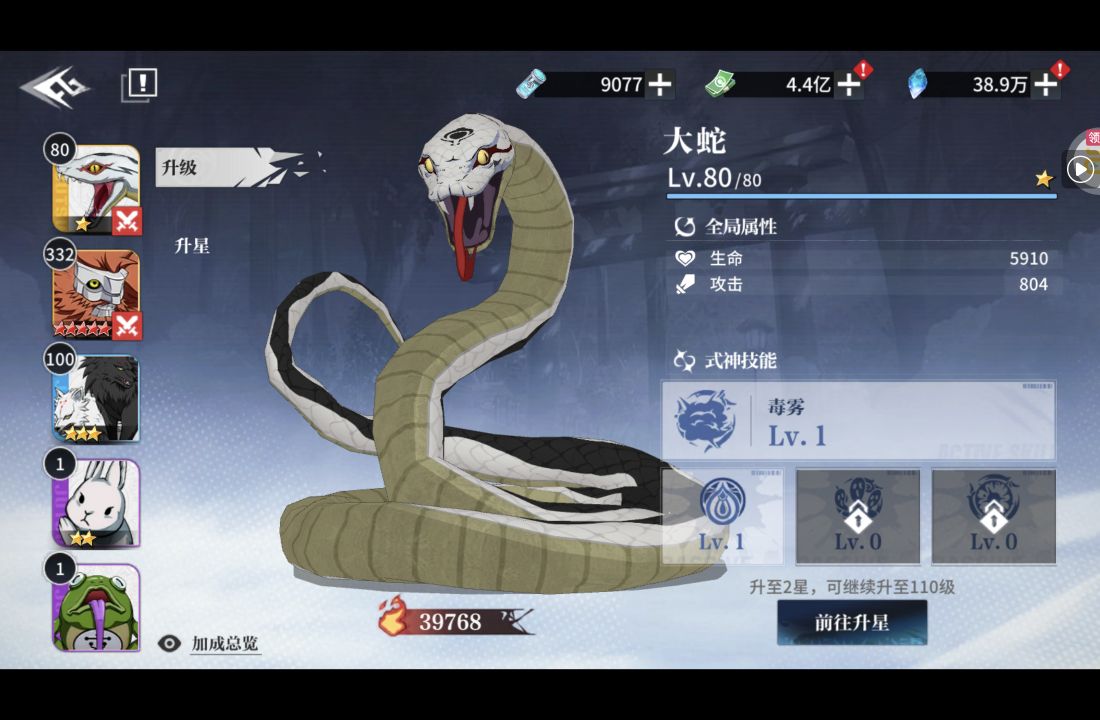Click the 前往升星 button

pyautogui.click(x=852, y=622)
